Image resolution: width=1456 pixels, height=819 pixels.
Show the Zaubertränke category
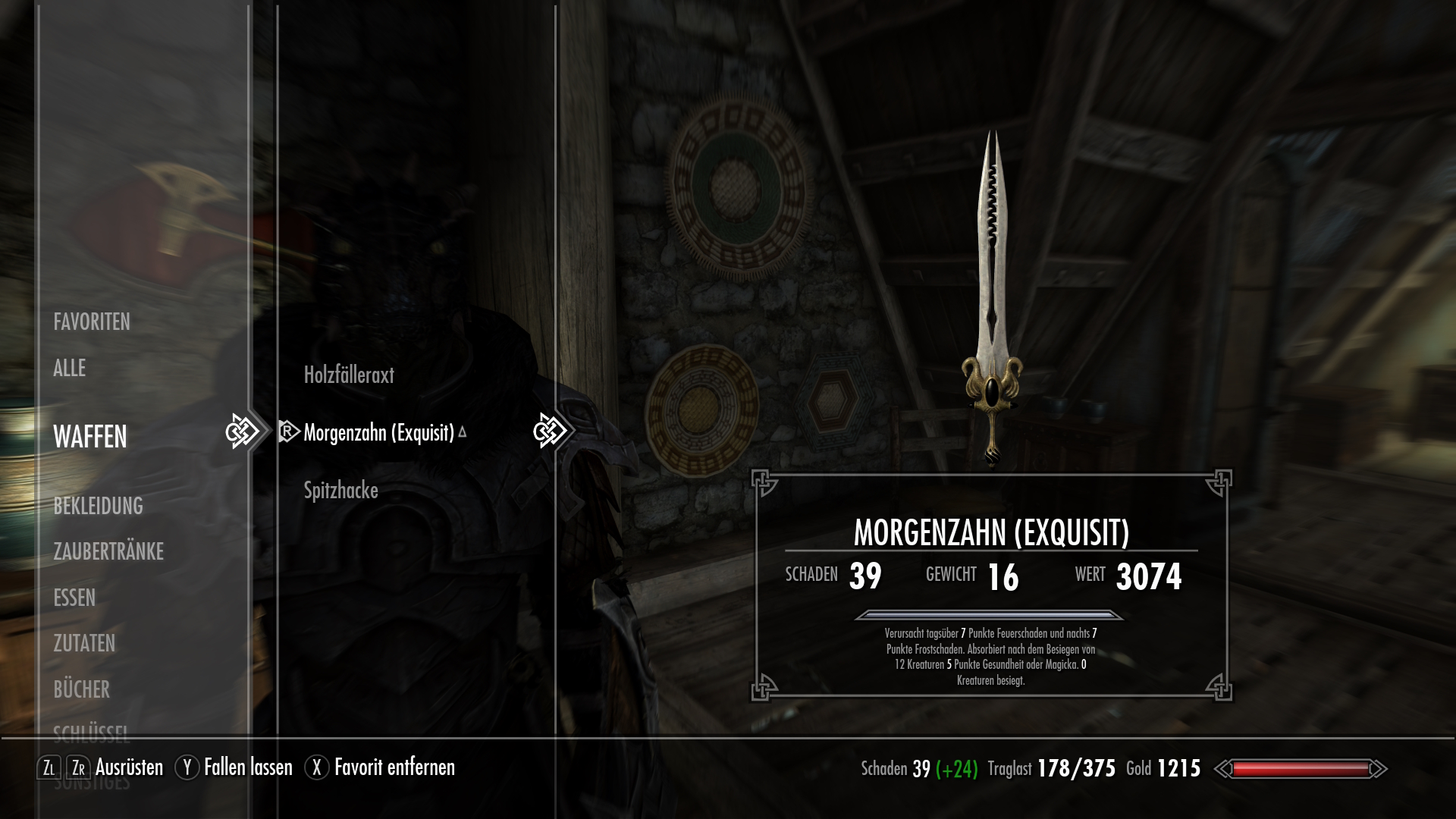[x=108, y=551]
